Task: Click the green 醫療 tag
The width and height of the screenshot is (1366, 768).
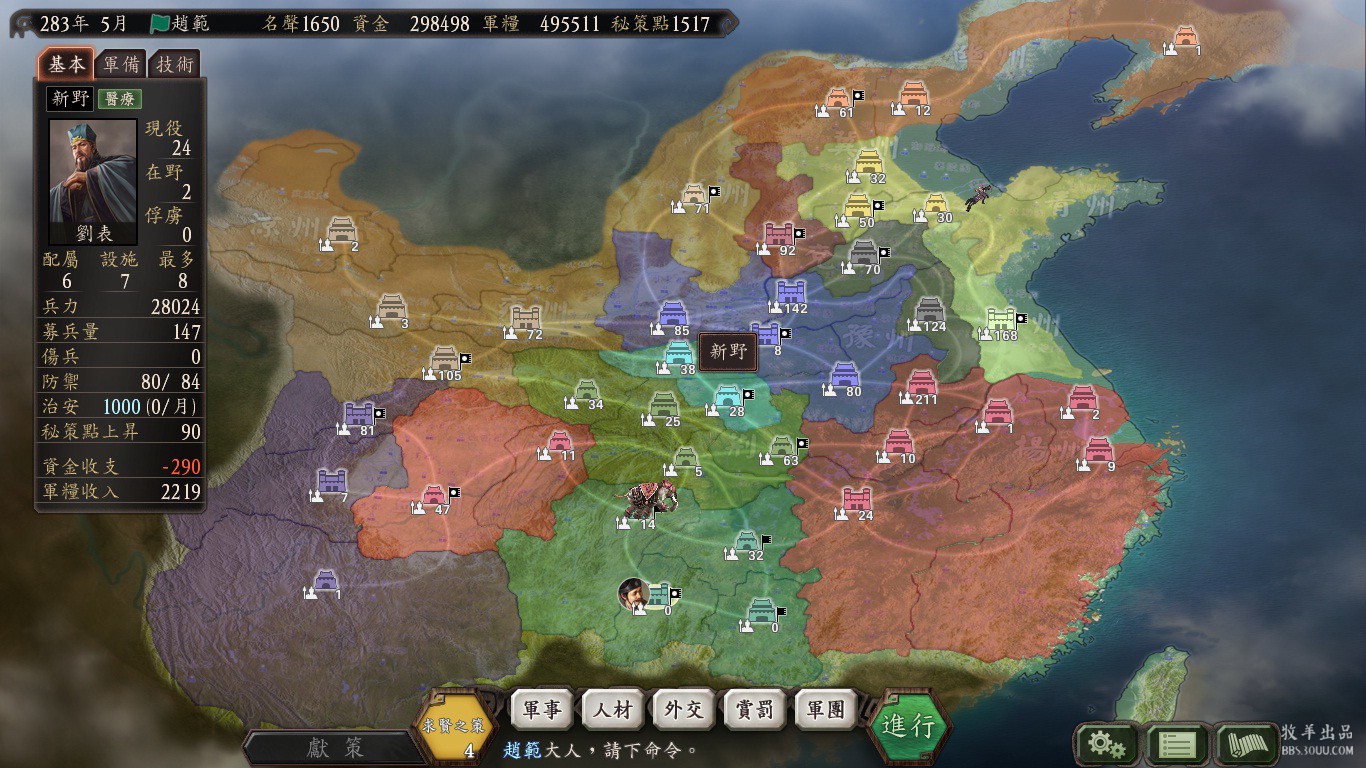Action: coord(120,98)
